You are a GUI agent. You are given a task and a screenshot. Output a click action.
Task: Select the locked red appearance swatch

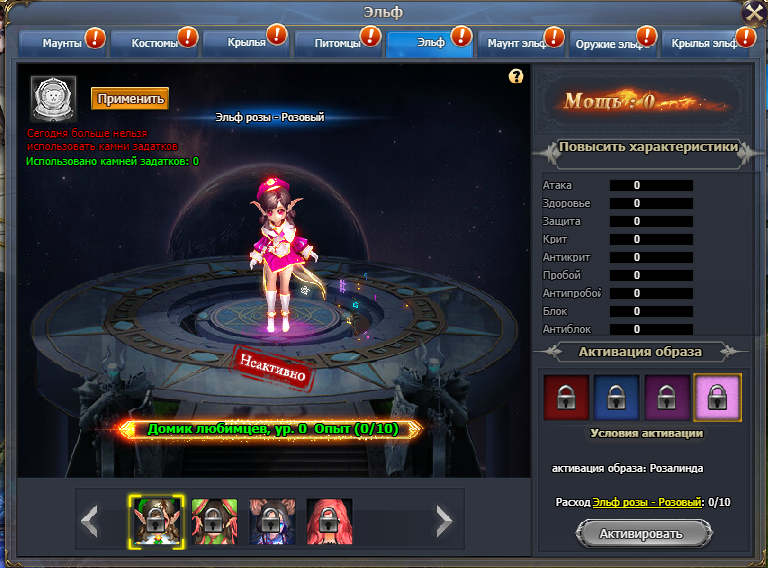coord(565,397)
